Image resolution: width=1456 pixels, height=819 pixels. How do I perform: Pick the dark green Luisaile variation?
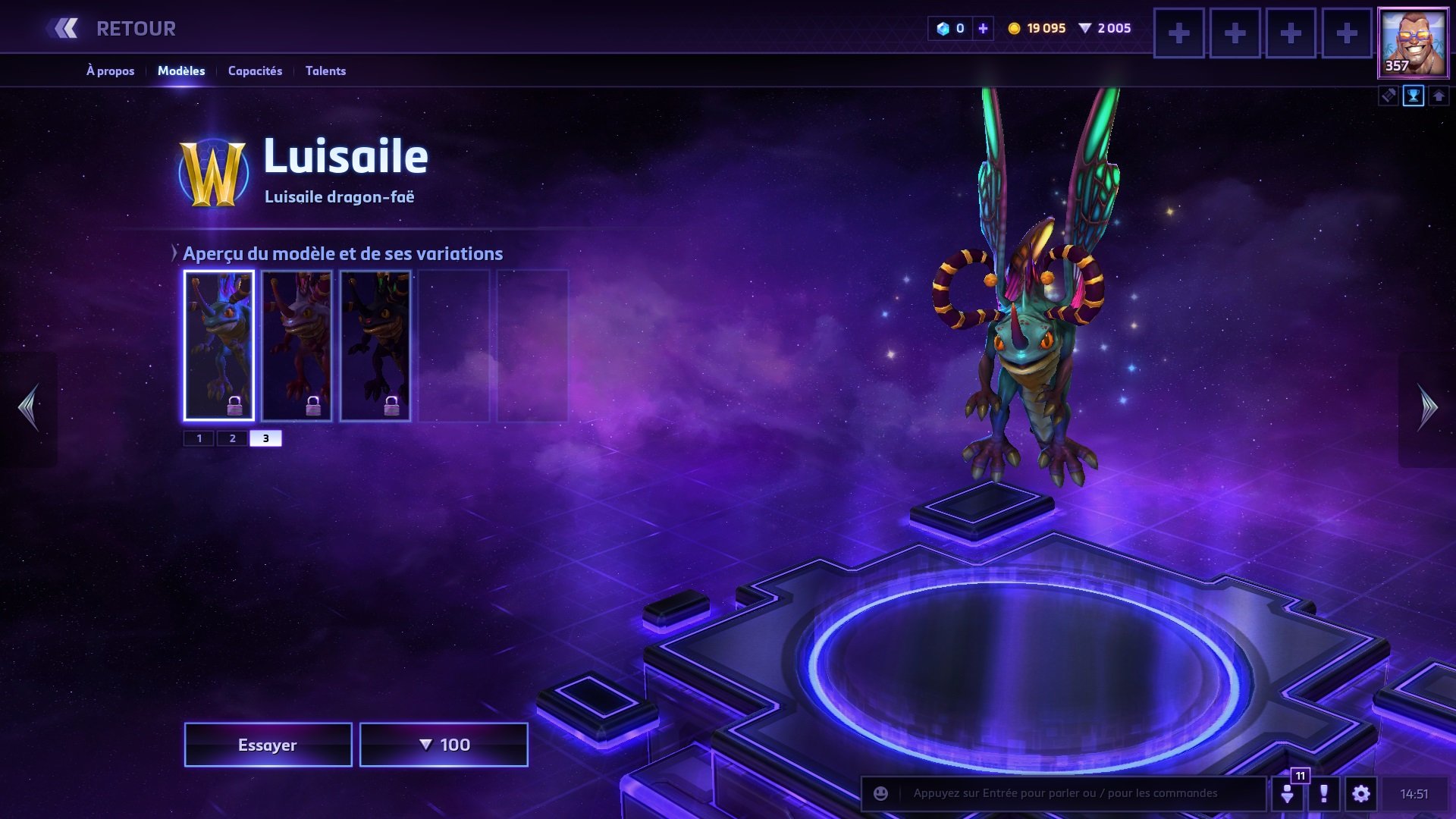(375, 345)
